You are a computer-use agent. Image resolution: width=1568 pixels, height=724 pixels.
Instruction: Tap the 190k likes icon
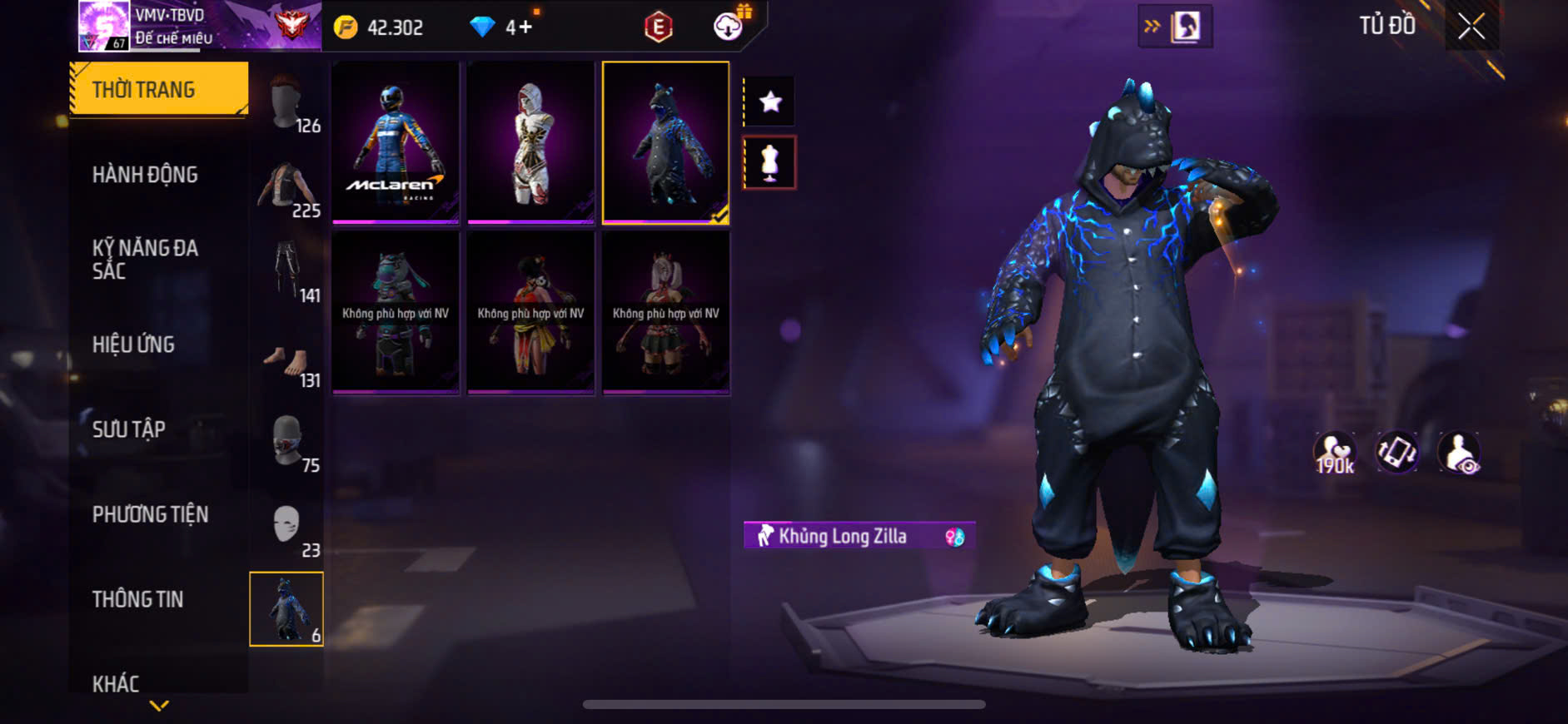[1334, 453]
